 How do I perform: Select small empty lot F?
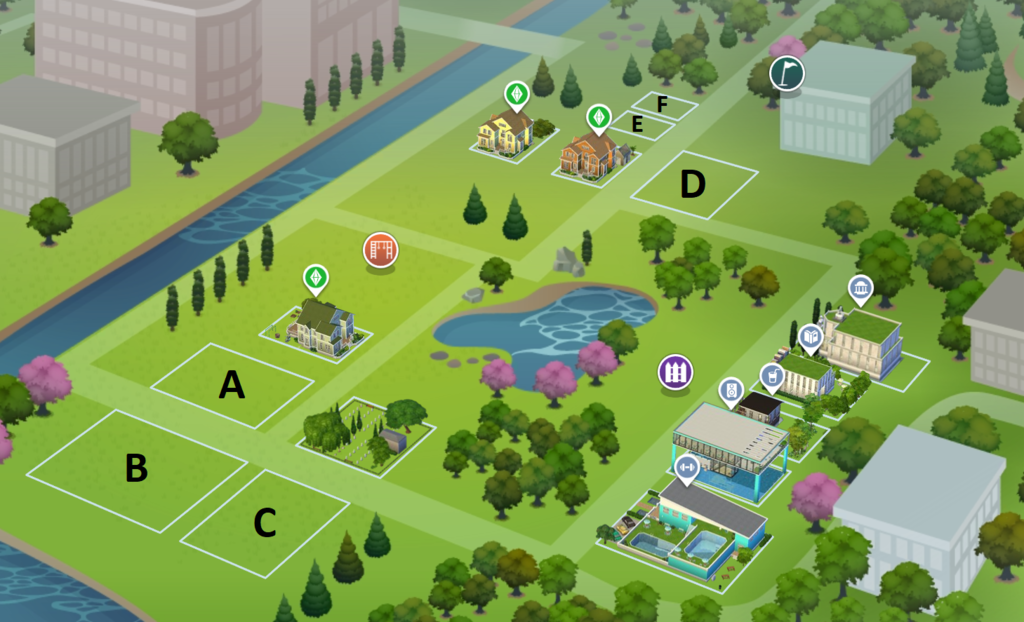click(662, 104)
